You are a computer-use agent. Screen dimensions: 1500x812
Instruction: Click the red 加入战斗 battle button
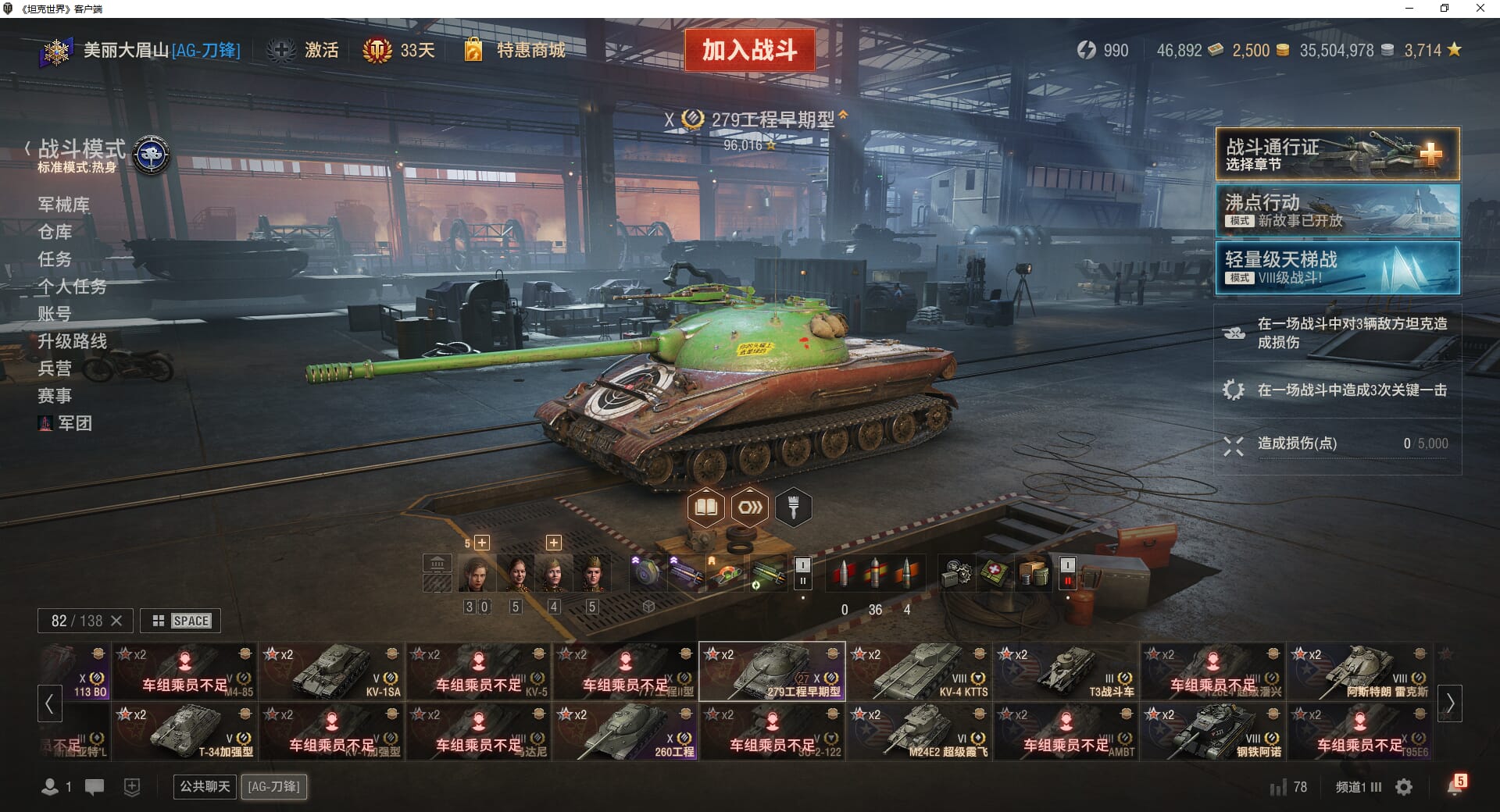coord(749,50)
